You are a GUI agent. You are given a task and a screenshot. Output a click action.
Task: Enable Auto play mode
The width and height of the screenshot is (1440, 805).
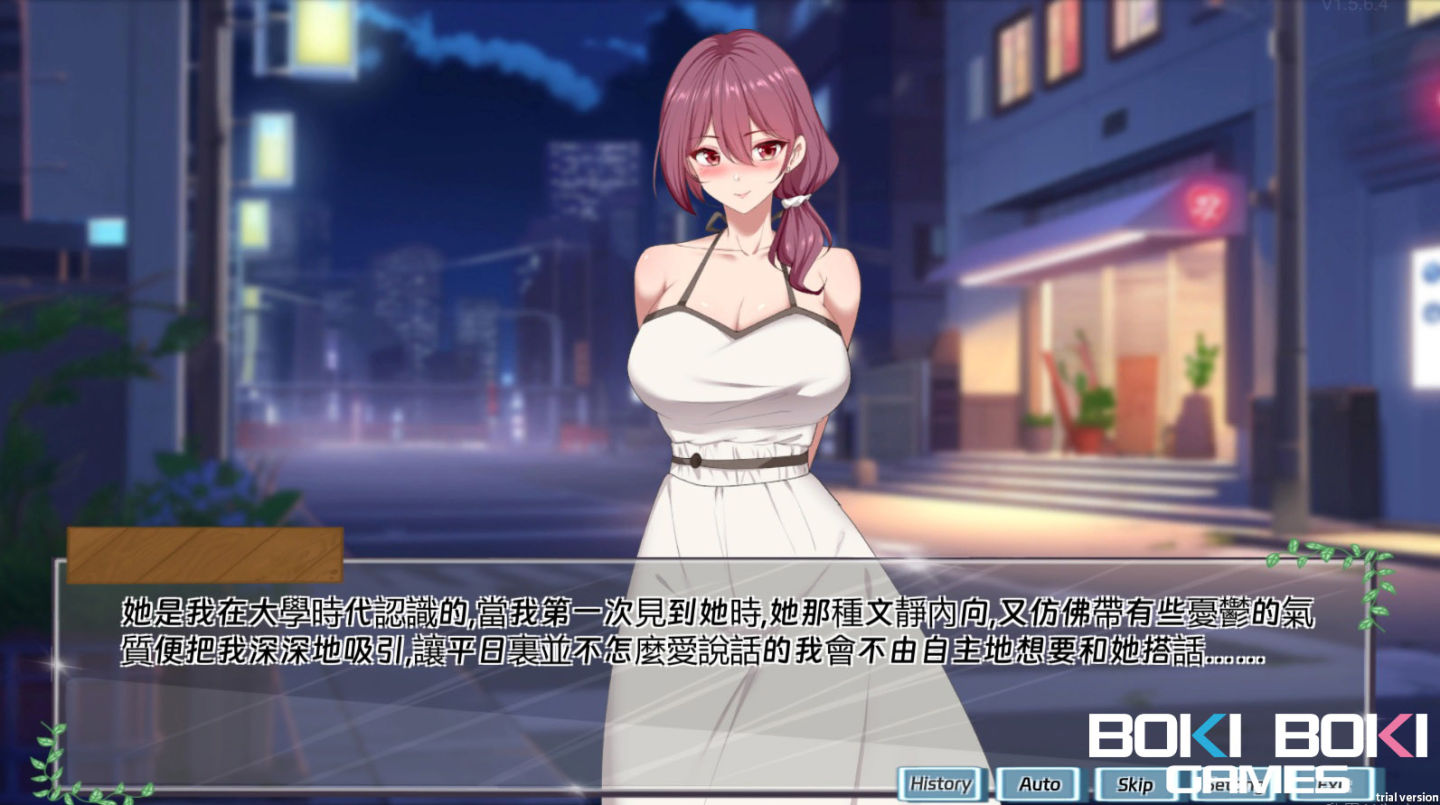pyautogui.click(x=1040, y=785)
